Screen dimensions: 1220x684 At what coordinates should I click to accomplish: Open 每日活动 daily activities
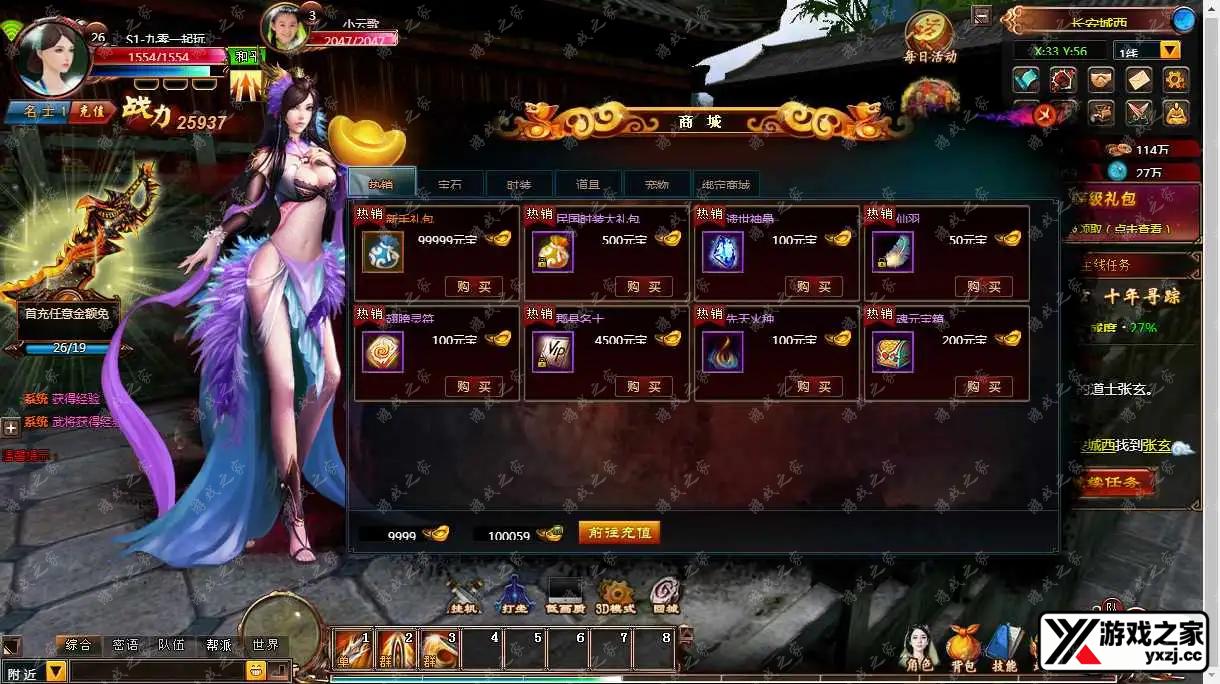(929, 39)
